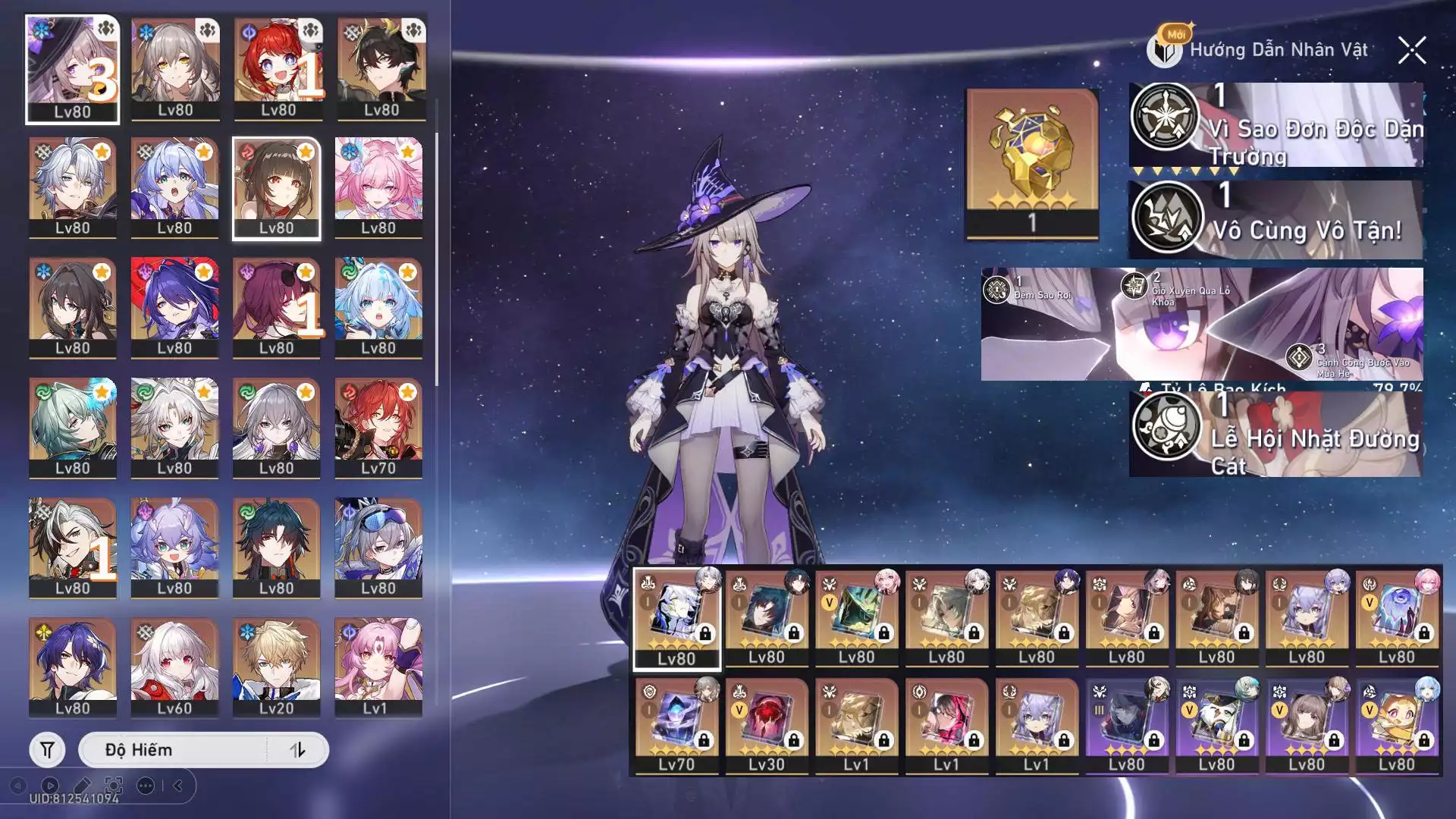This screenshot has height=819, width=1456.
Task: Open the three-dots more options in toolbar
Action: point(146,786)
